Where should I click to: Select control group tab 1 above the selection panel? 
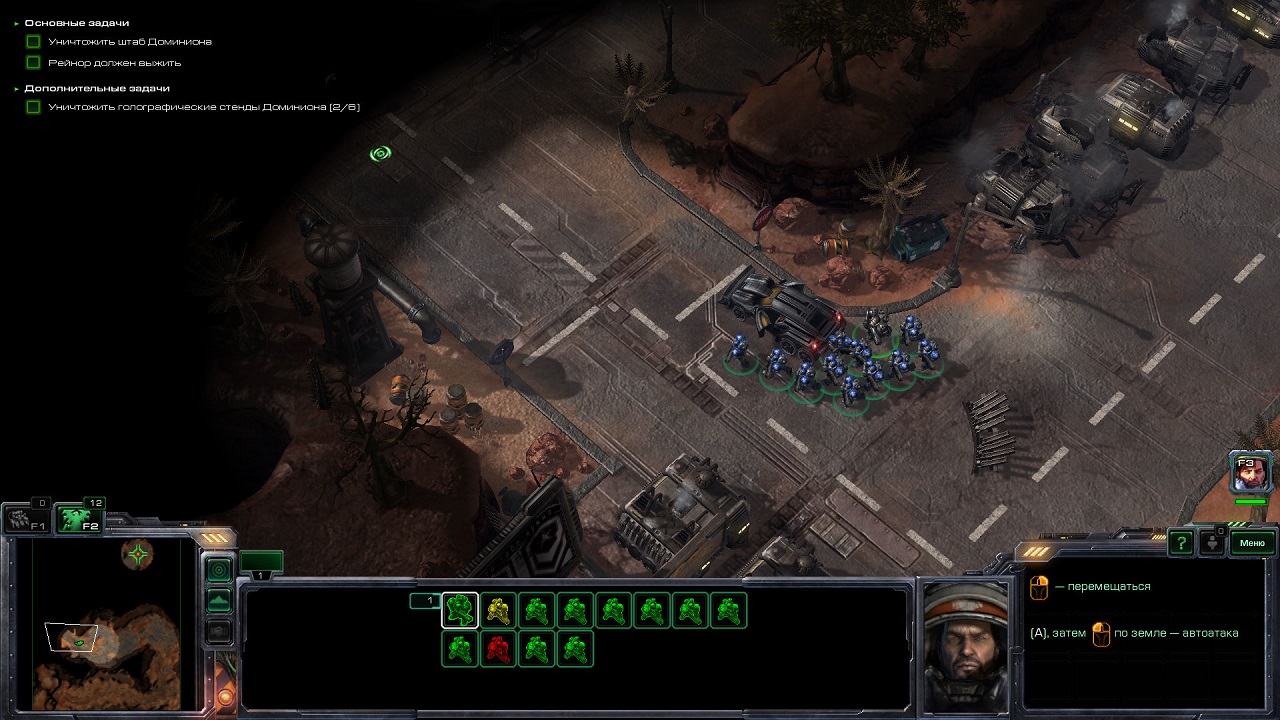261,563
